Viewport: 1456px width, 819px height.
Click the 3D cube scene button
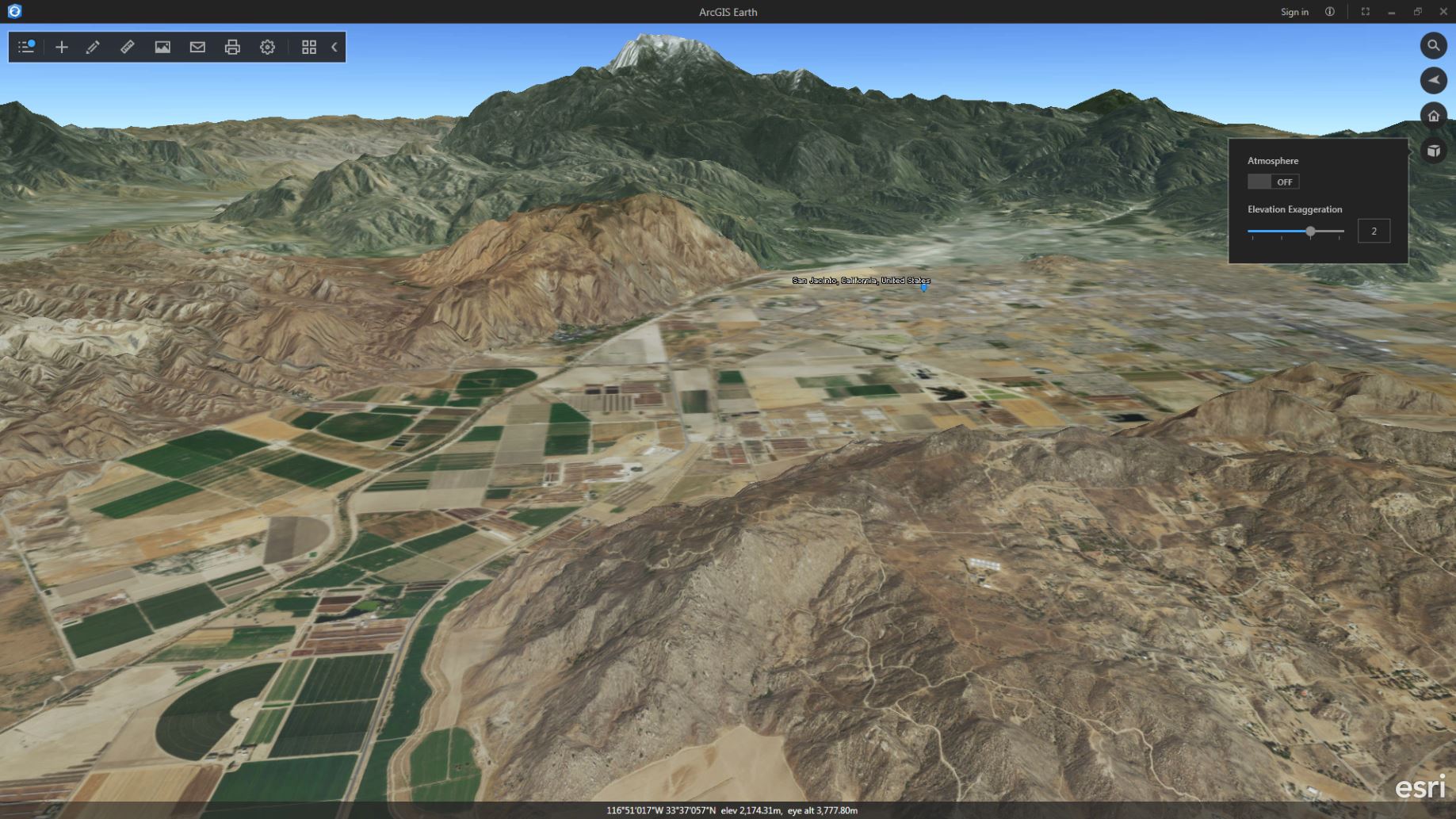1433,151
